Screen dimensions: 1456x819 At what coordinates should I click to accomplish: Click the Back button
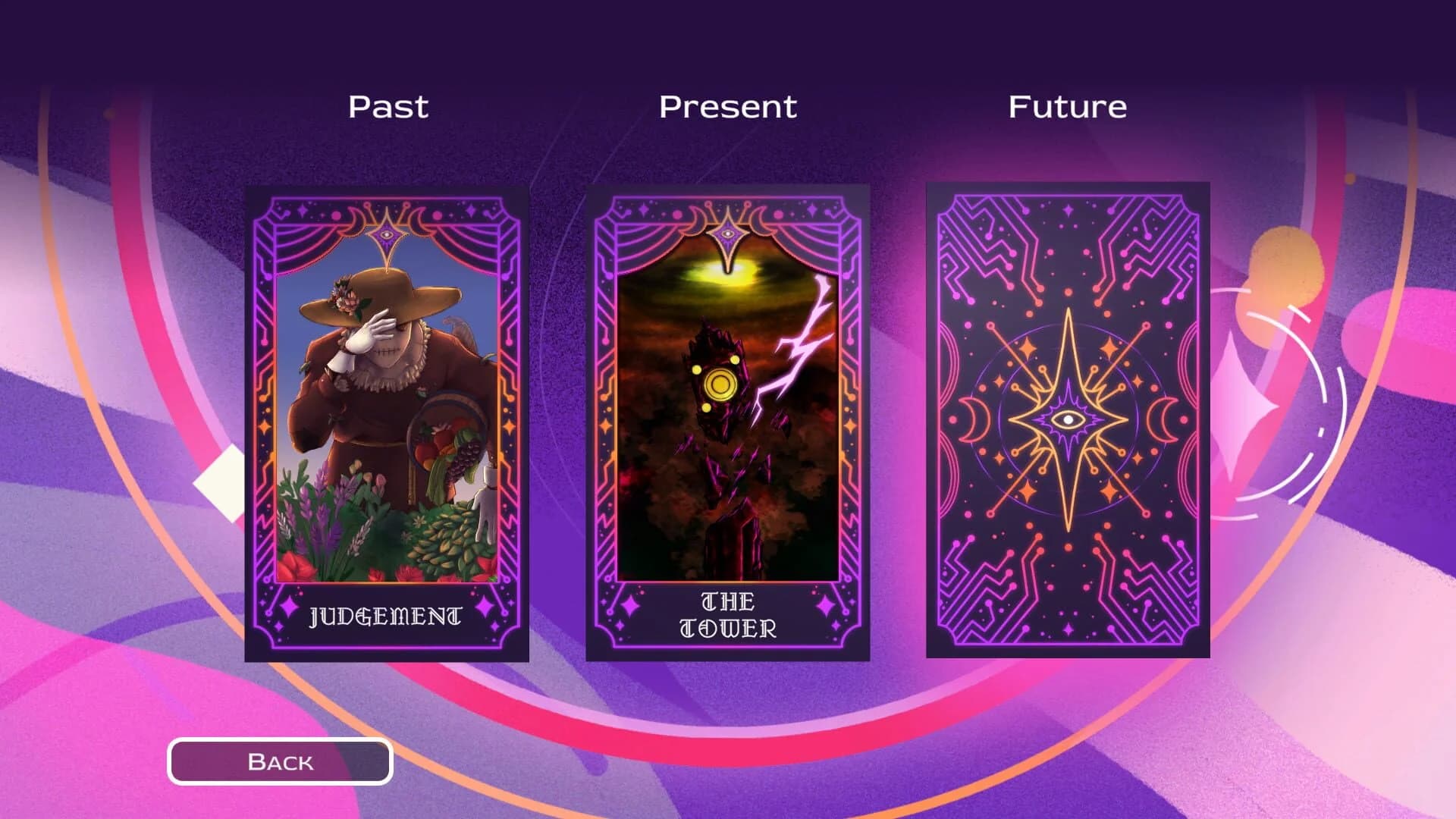[x=281, y=761]
